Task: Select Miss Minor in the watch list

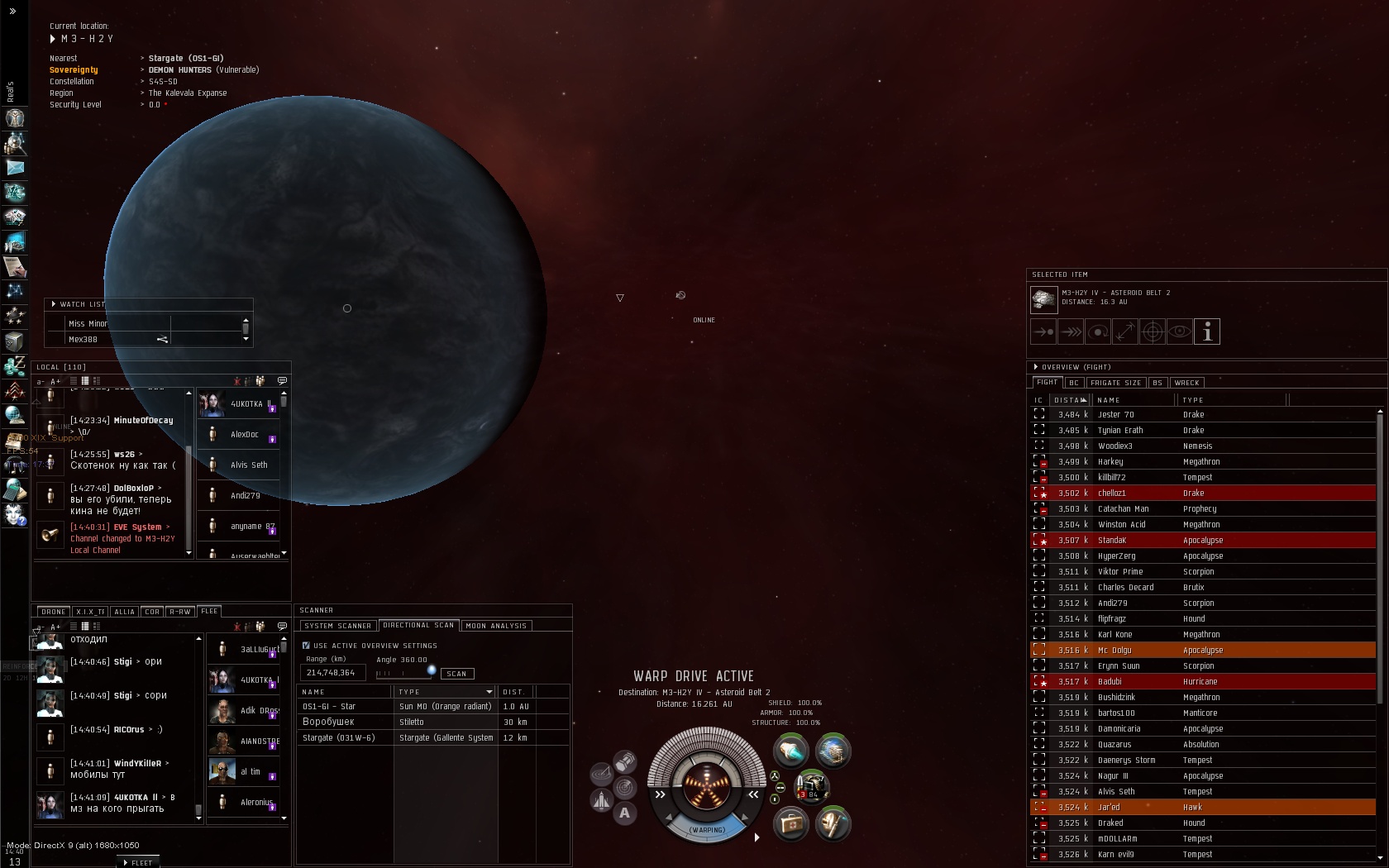Action: [88, 324]
